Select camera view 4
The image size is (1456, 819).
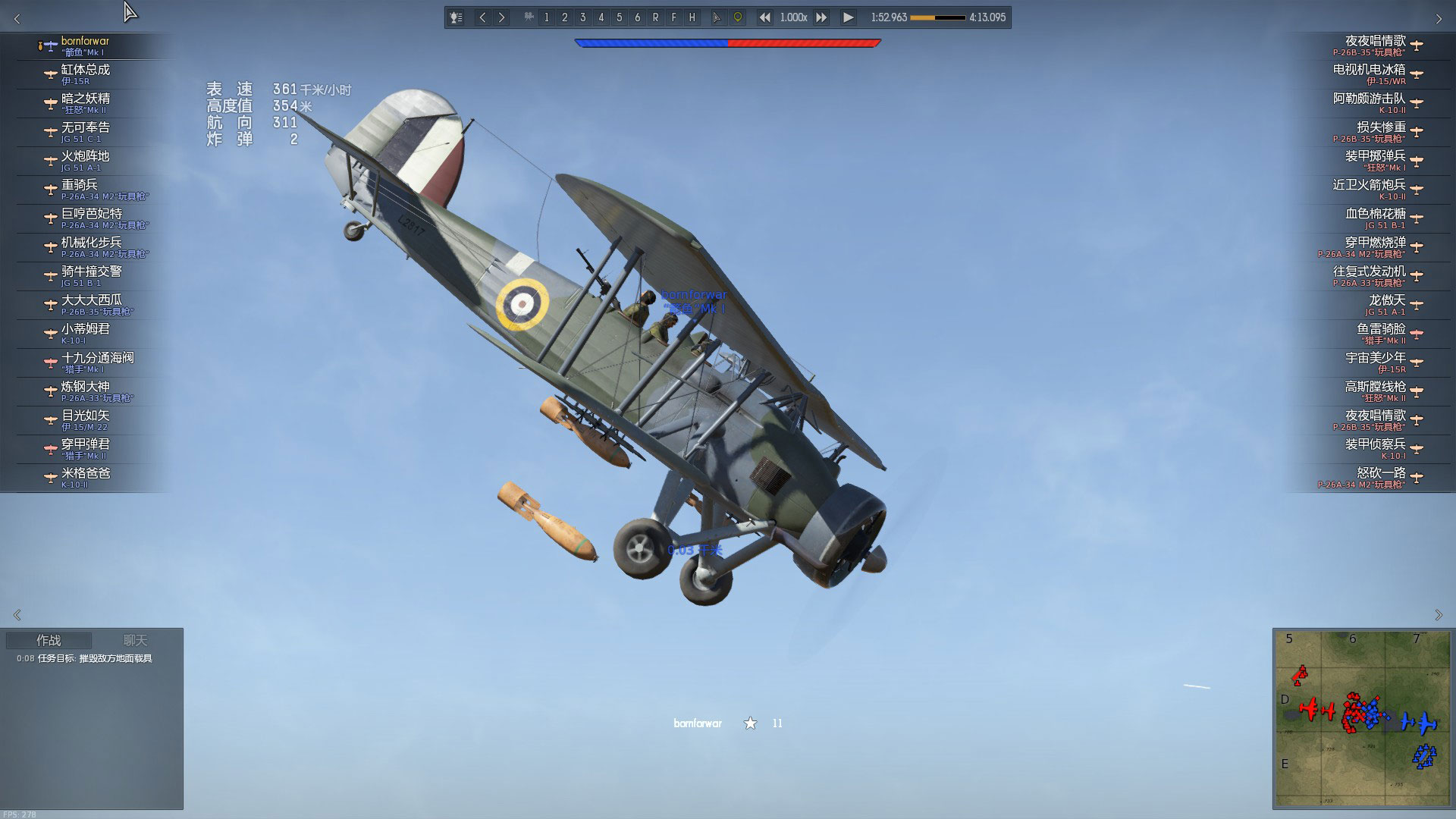[x=601, y=17]
